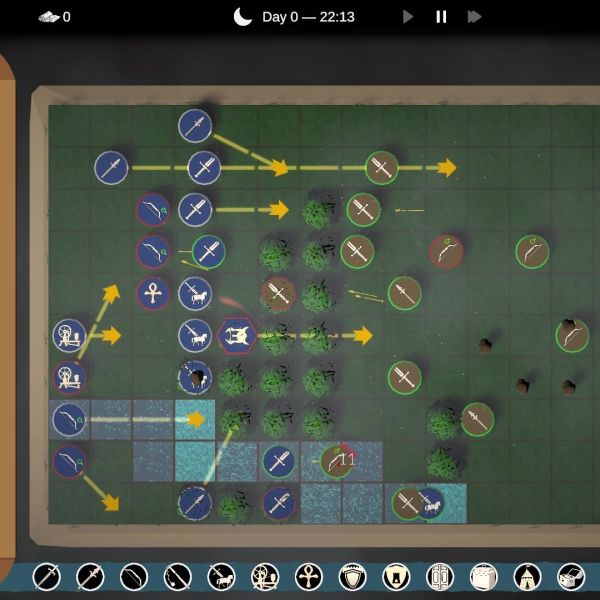This screenshot has width=600, height=600.
Task: Pick the sling unit icon in the toolbar
Action: pos(178,577)
